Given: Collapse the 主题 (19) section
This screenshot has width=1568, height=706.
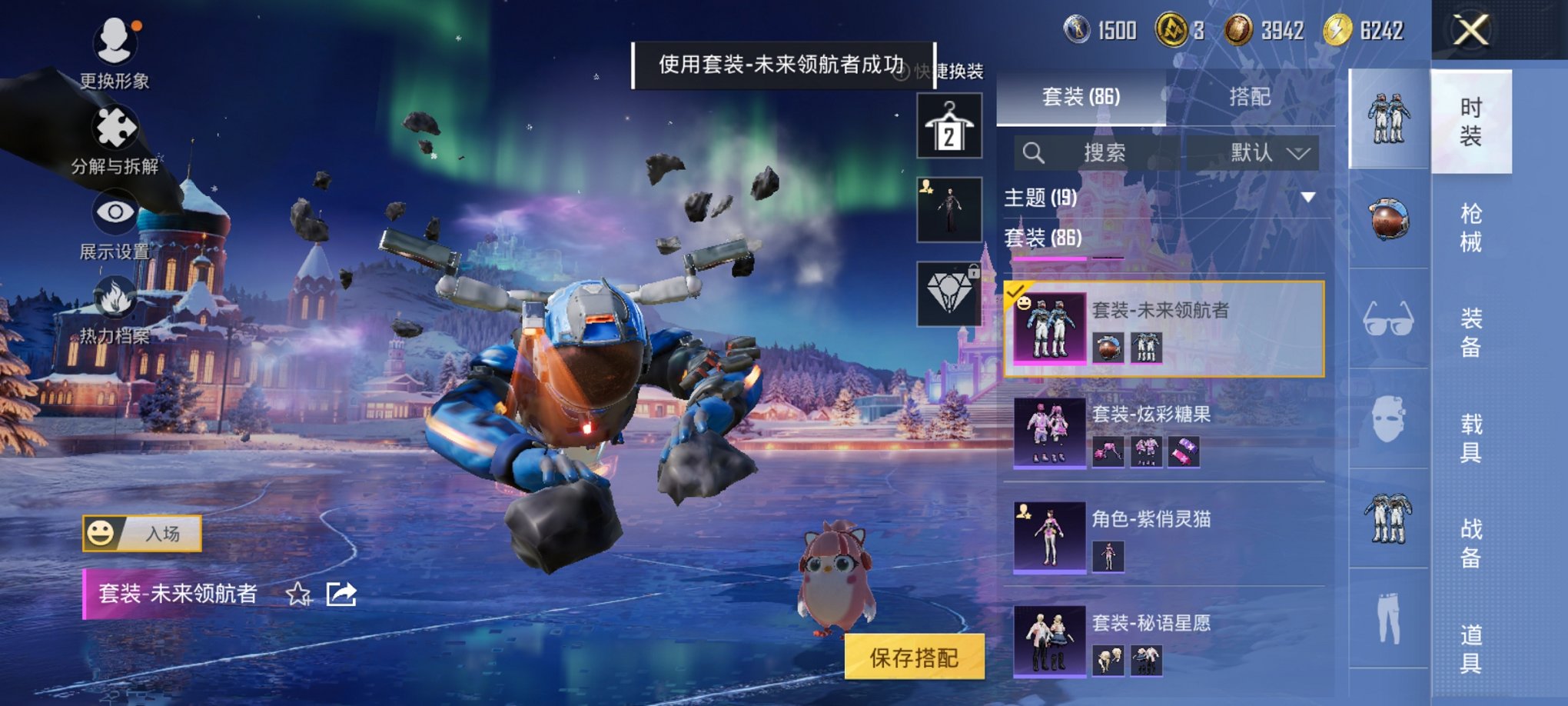Looking at the screenshot, I should point(1307,197).
